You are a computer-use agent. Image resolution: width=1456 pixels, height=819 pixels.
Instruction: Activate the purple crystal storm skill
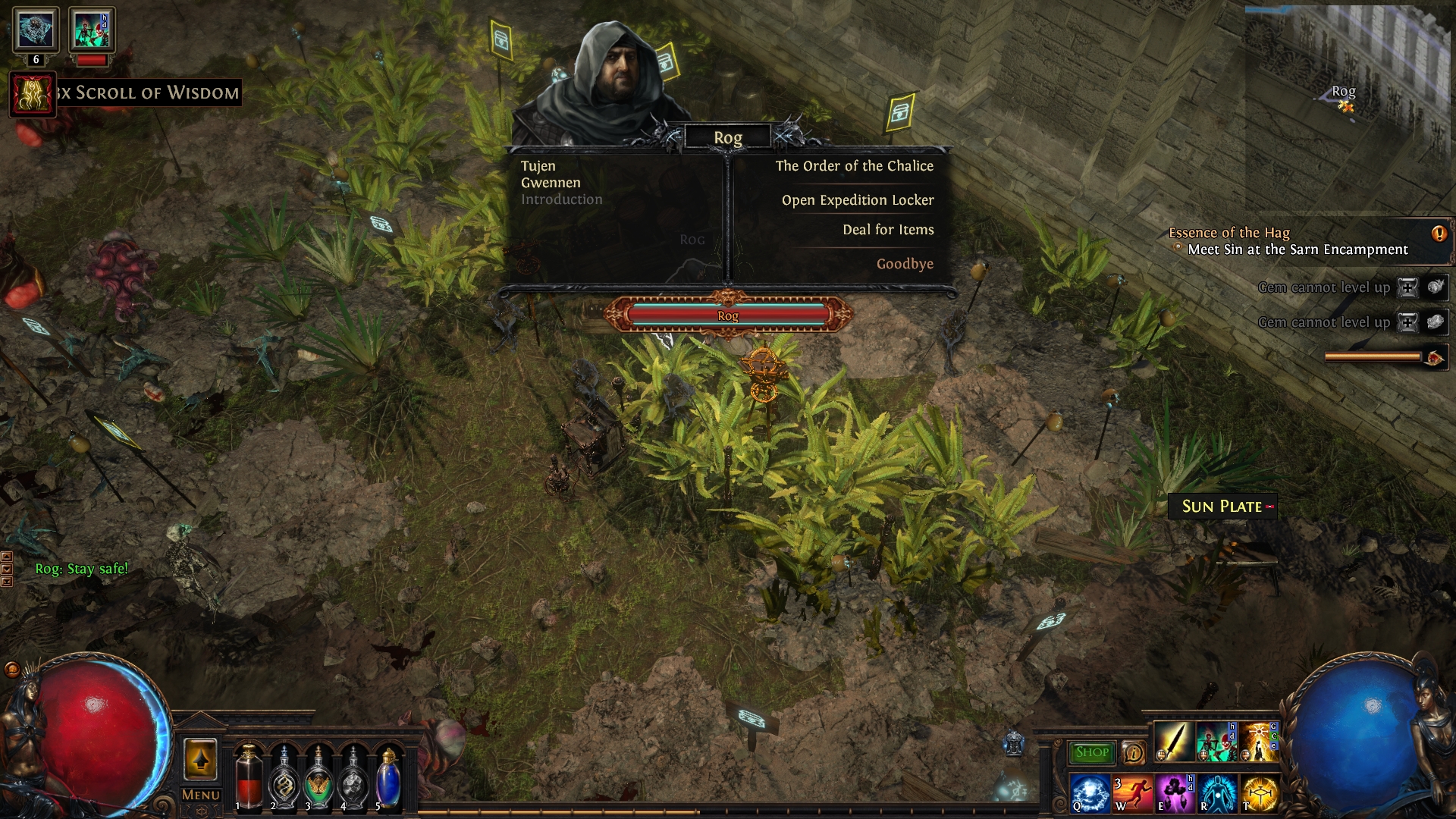[1175, 793]
